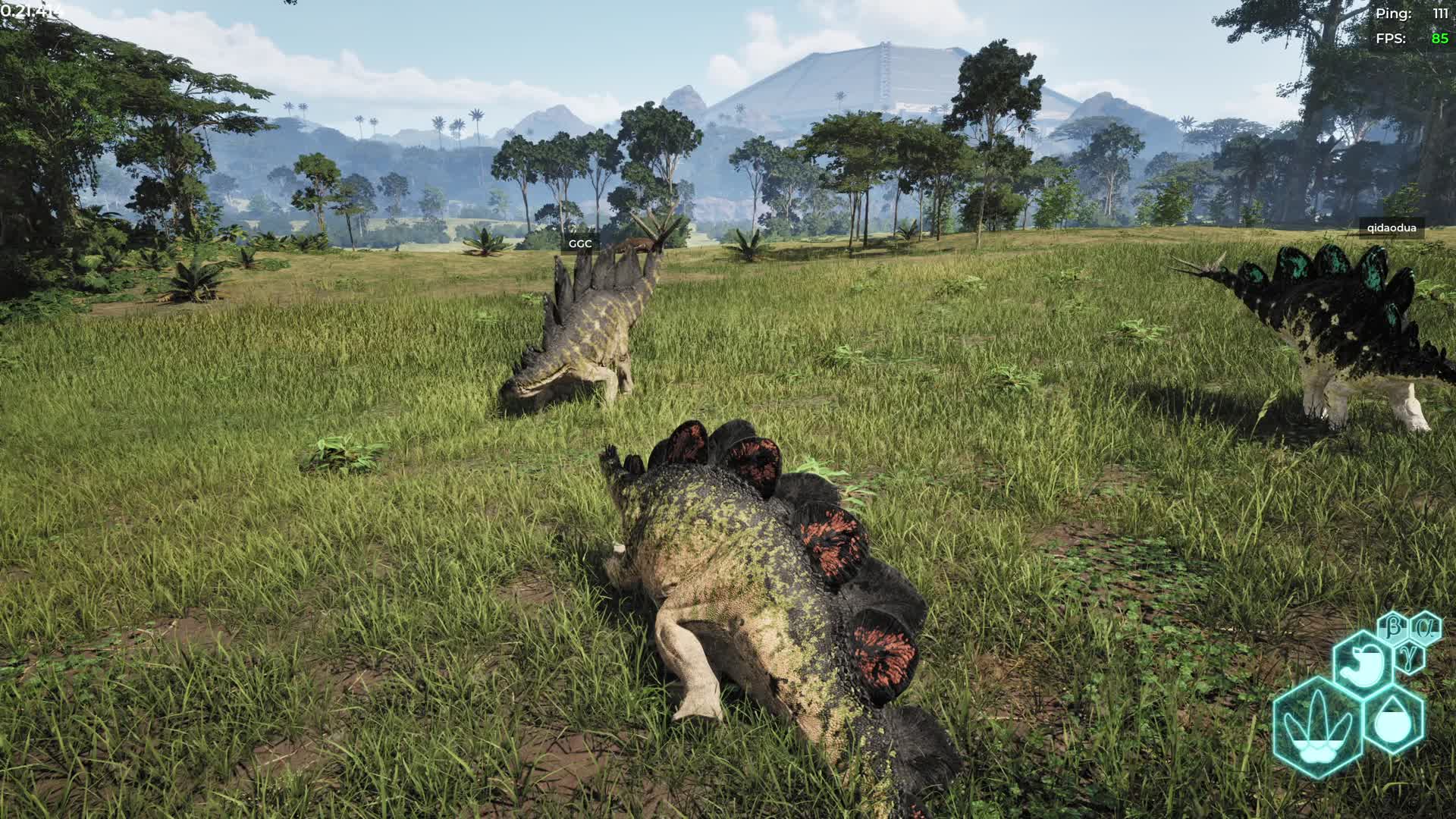Screen dimensions: 1456x819
Task: Select the gamma nutrient hexagon
Action: 1410,656
